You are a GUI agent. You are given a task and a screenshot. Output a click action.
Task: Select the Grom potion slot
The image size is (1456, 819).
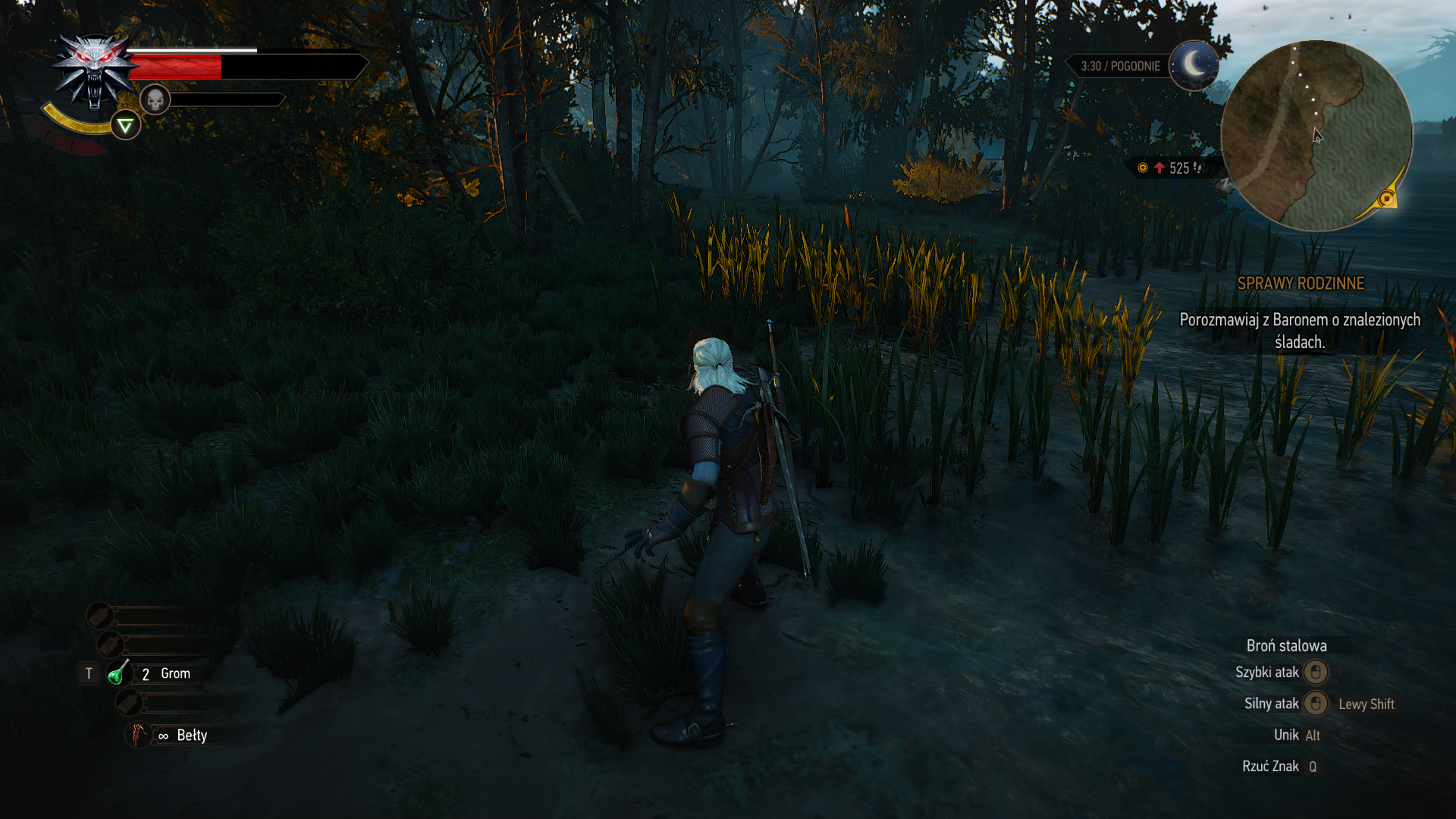(118, 673)
